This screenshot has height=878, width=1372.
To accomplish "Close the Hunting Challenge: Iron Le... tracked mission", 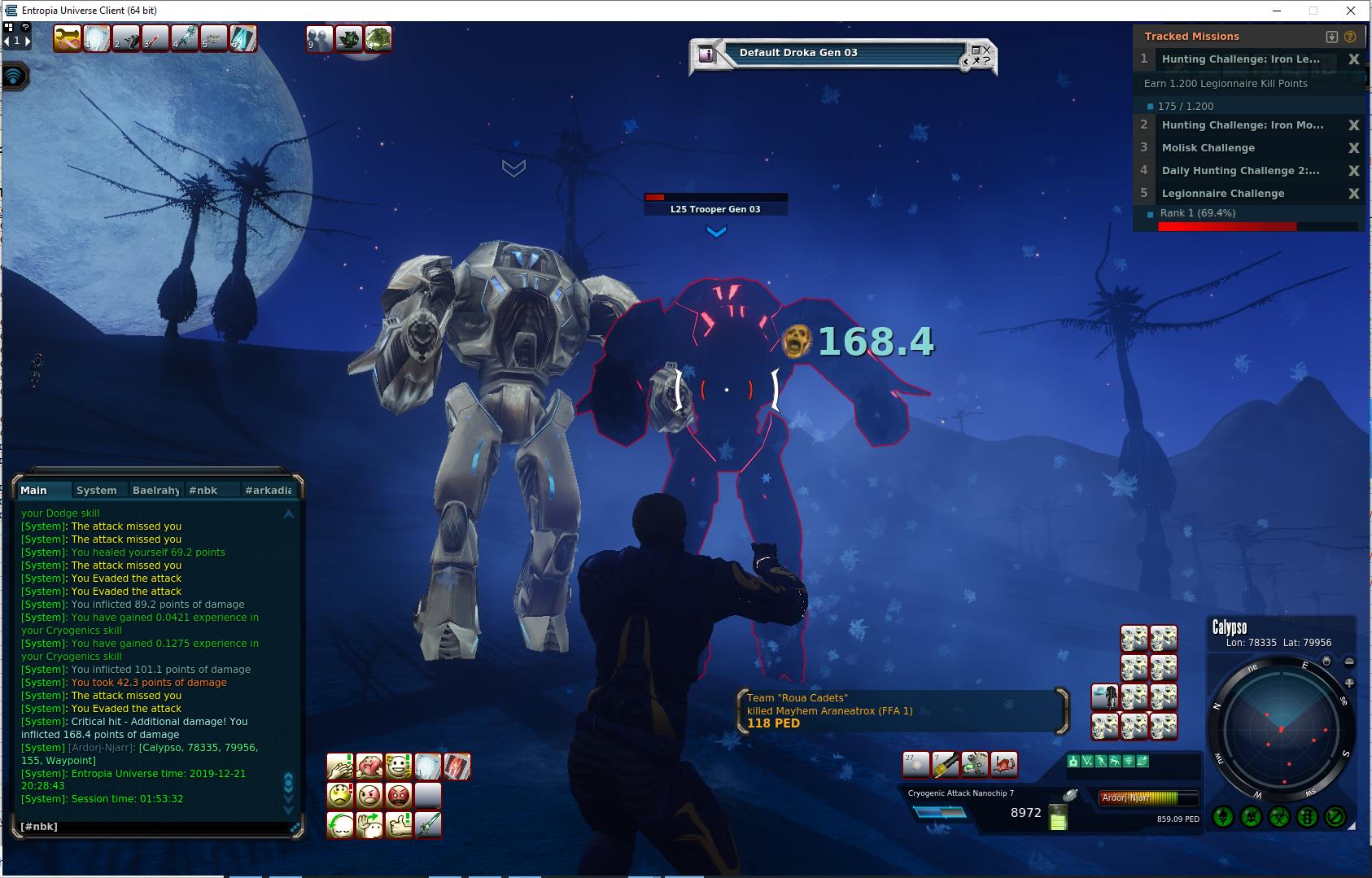I will point(1353,59).
